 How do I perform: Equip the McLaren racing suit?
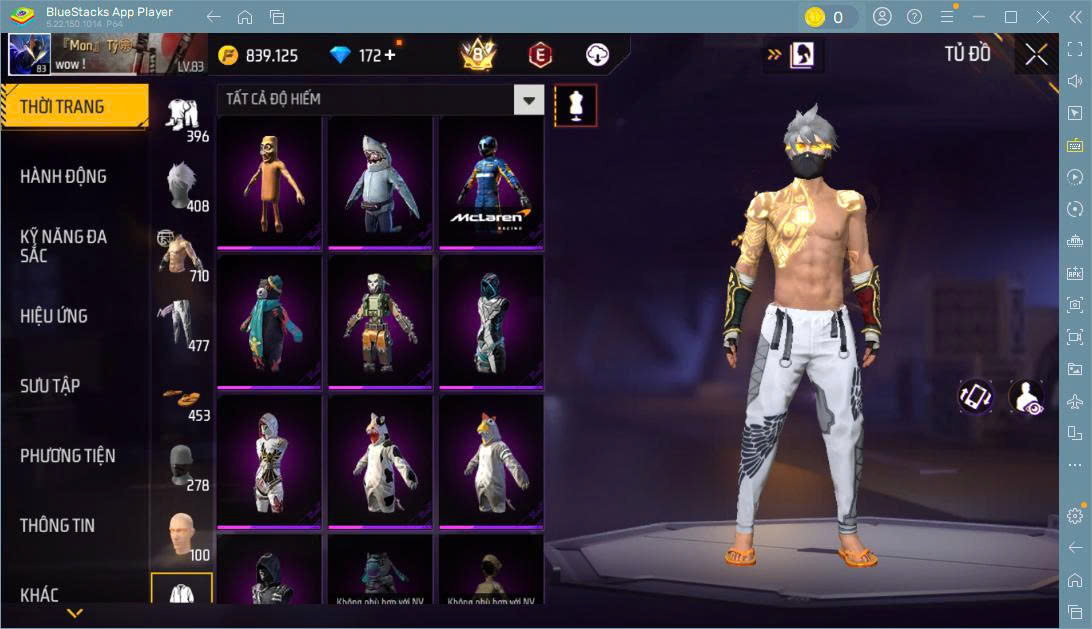coord(491,182)
